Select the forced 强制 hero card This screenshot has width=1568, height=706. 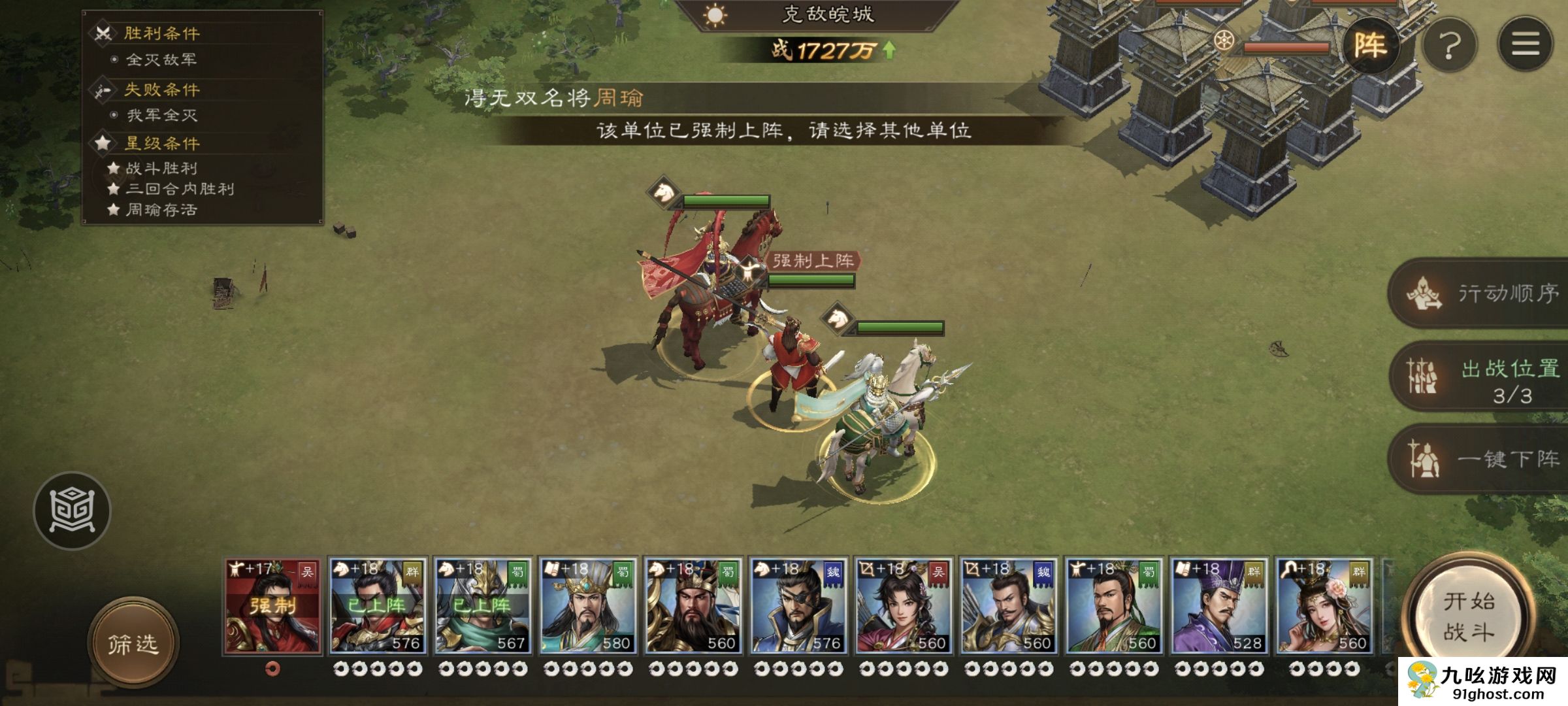click(273, 606)
